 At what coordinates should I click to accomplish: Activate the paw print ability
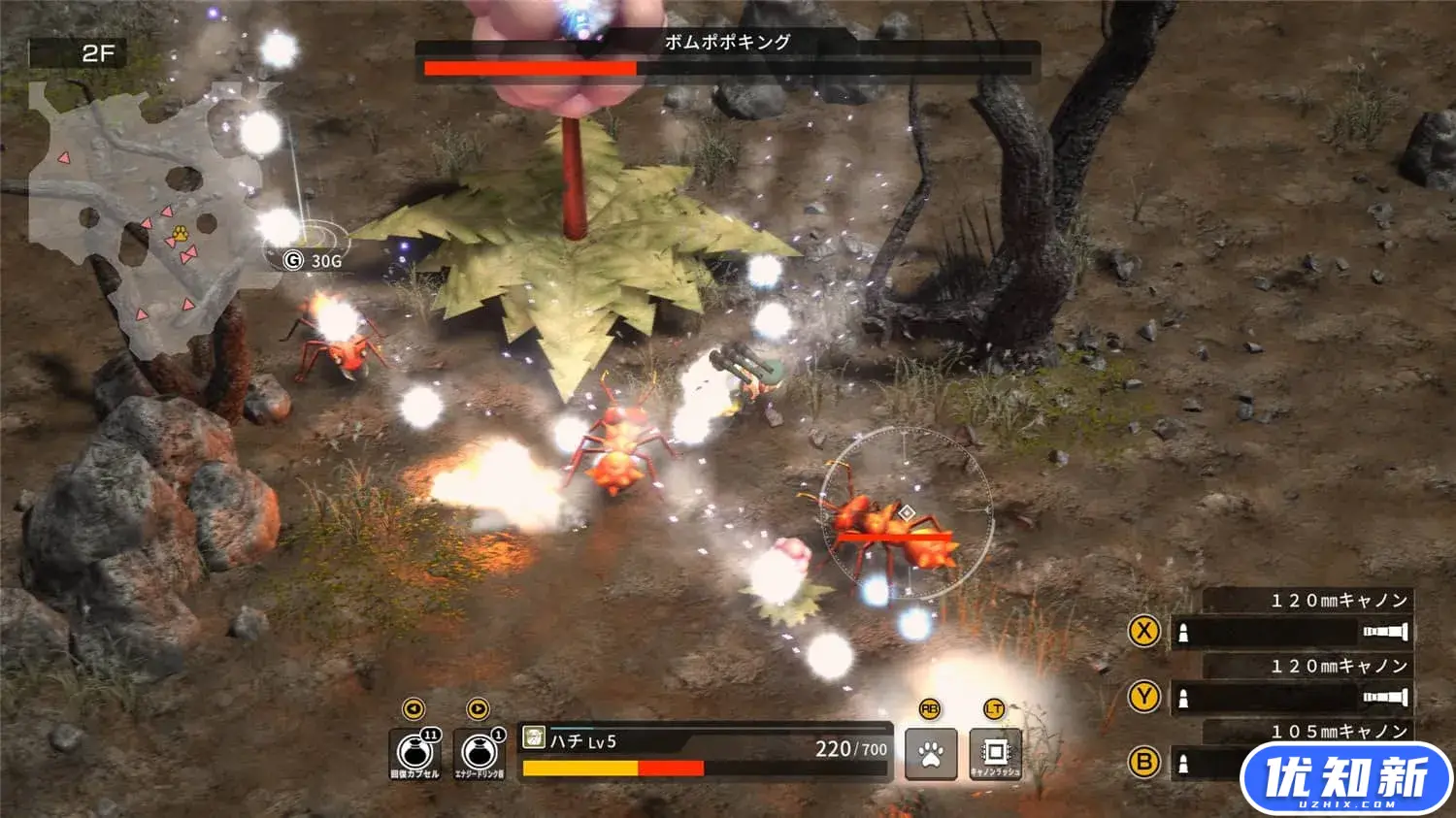coord(930,754)
